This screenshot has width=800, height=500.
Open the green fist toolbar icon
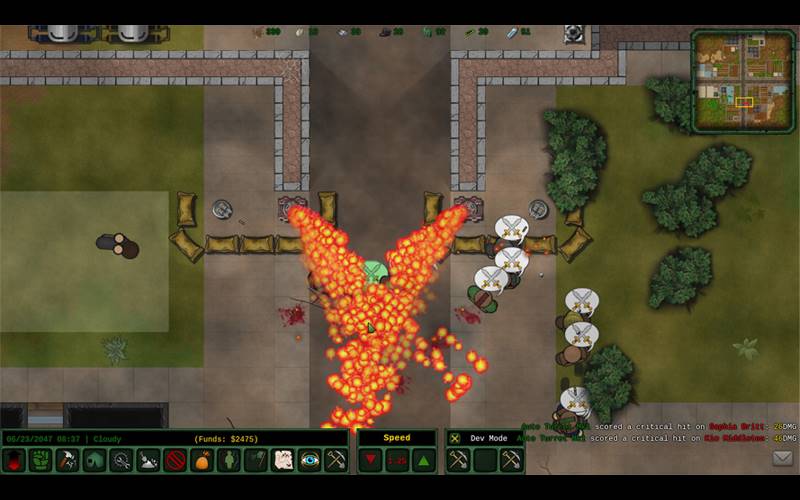[x=40, y=461]
